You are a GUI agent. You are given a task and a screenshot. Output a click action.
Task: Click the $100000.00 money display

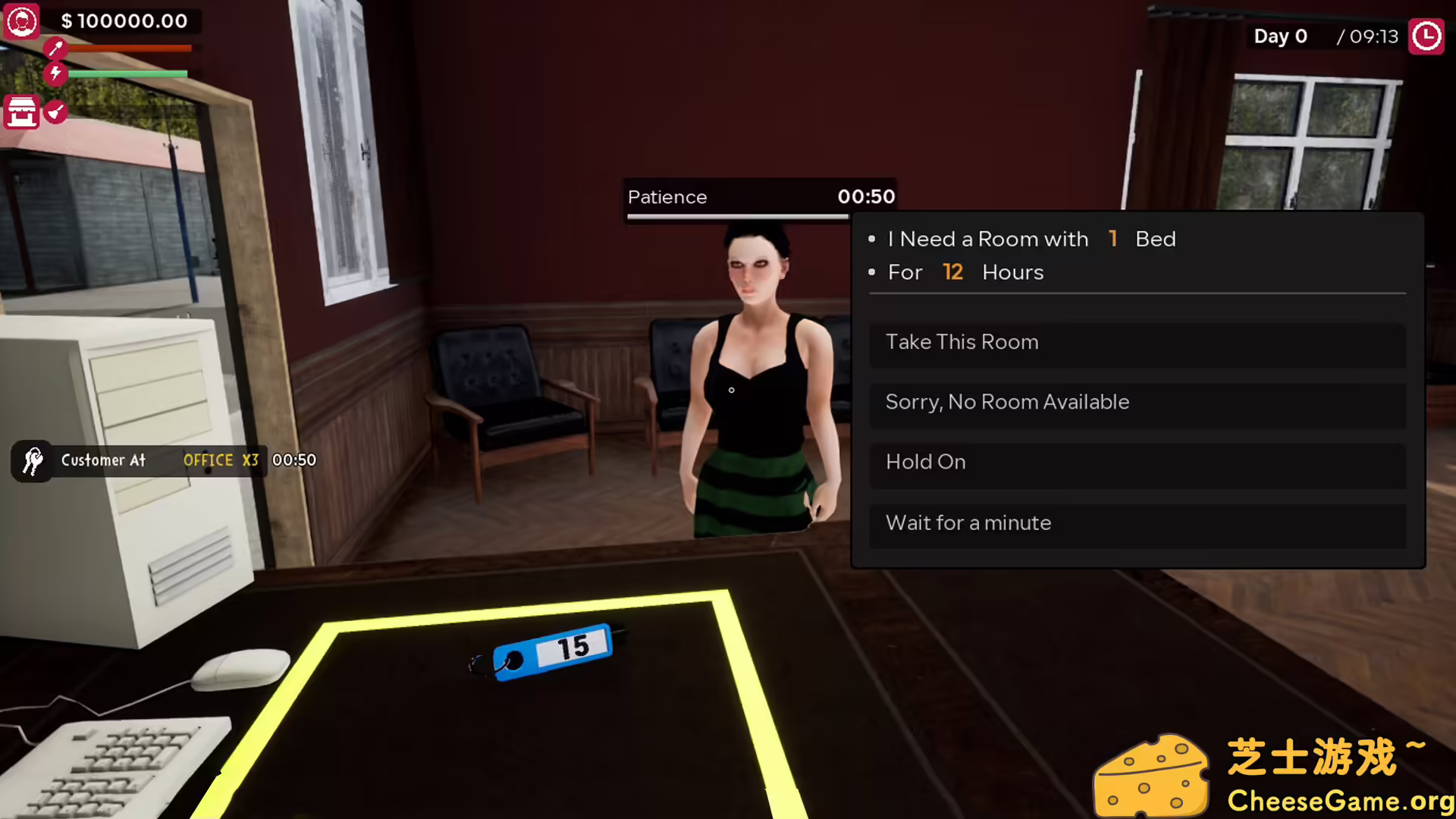[x=125, y=20]
